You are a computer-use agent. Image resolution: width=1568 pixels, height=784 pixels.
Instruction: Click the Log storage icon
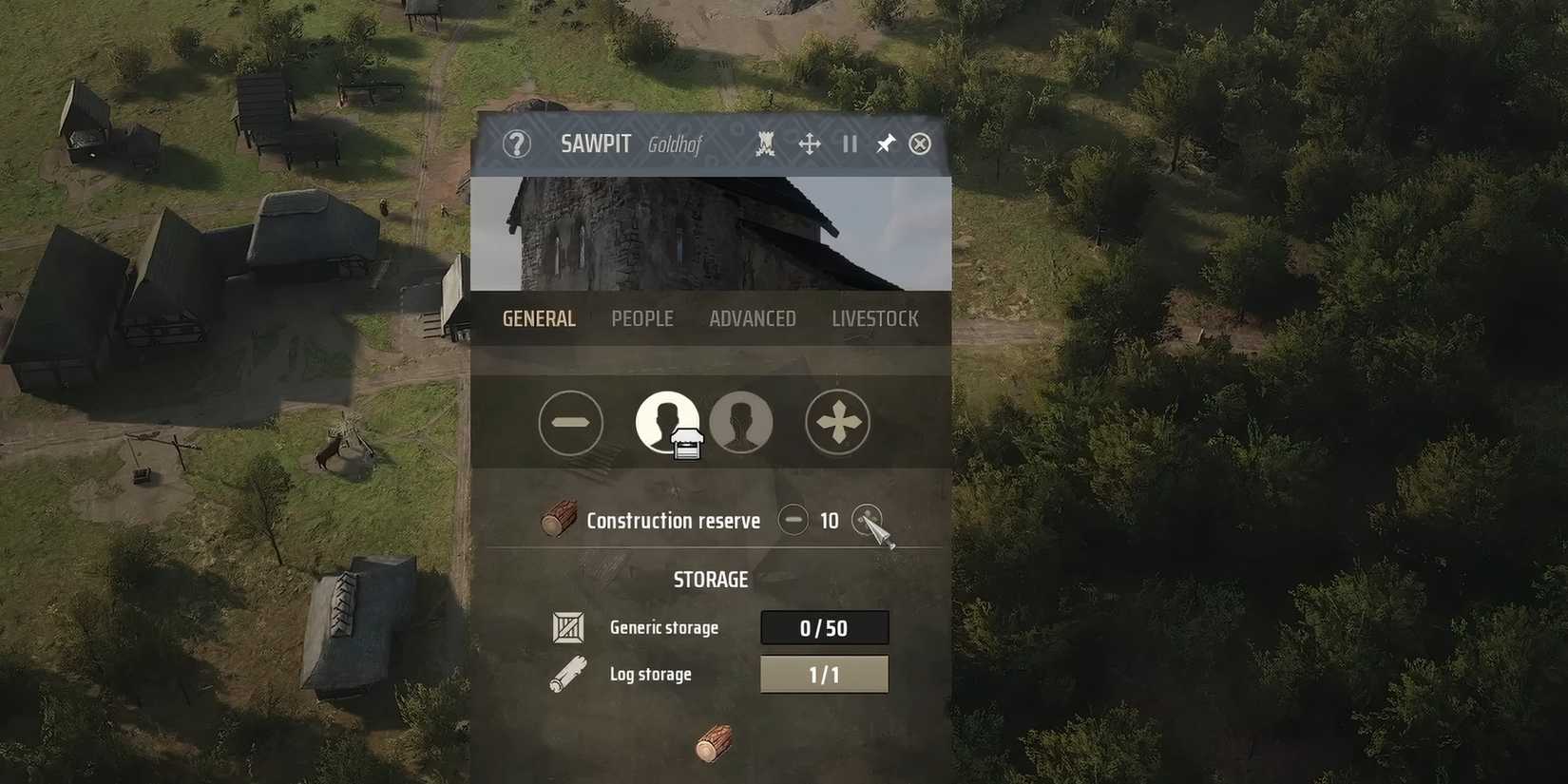click(567, 673)
